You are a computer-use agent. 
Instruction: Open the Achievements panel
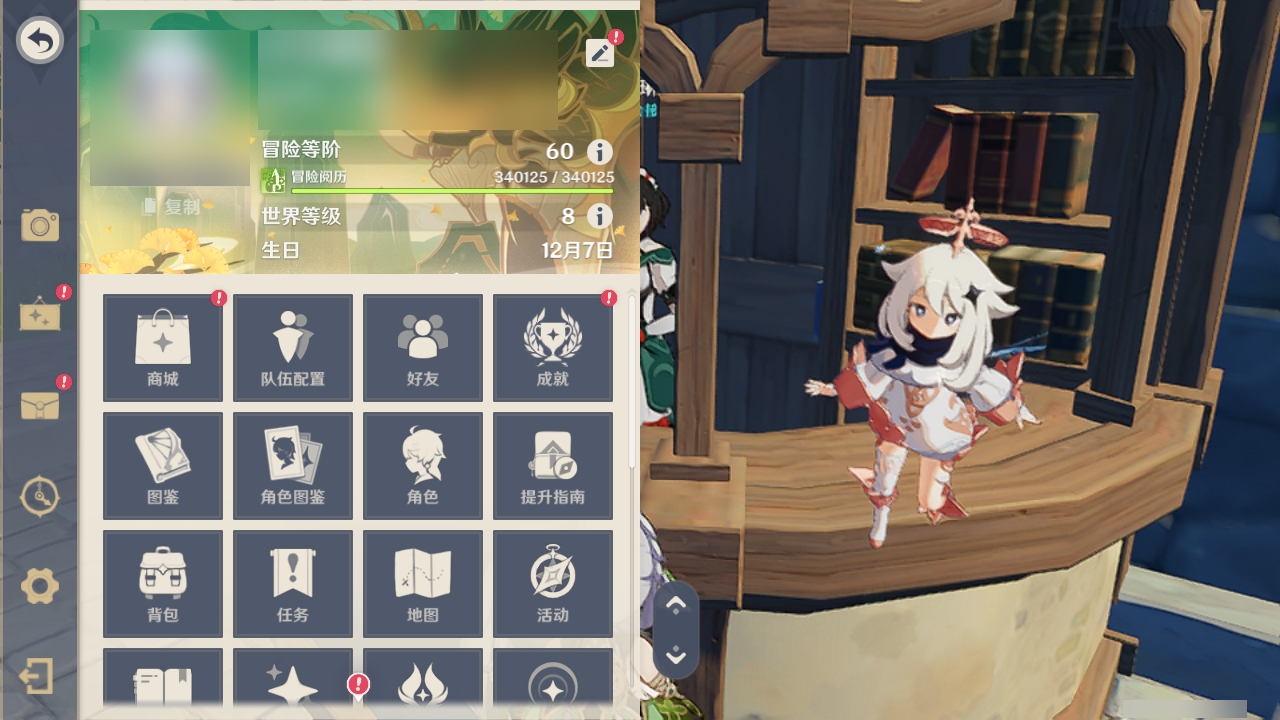[x=552, y=347]
